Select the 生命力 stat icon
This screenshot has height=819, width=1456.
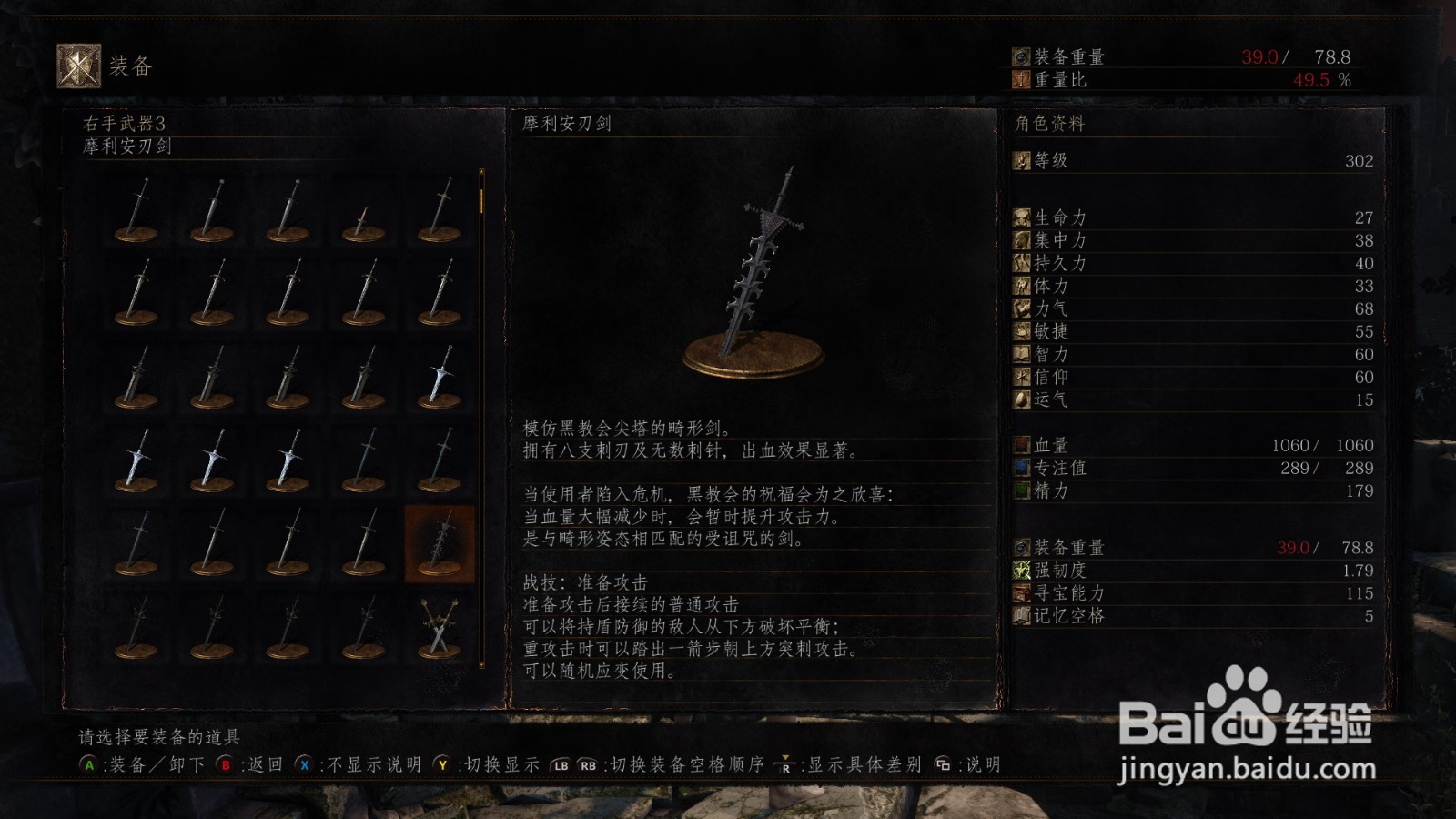[x=1022, y=217]
